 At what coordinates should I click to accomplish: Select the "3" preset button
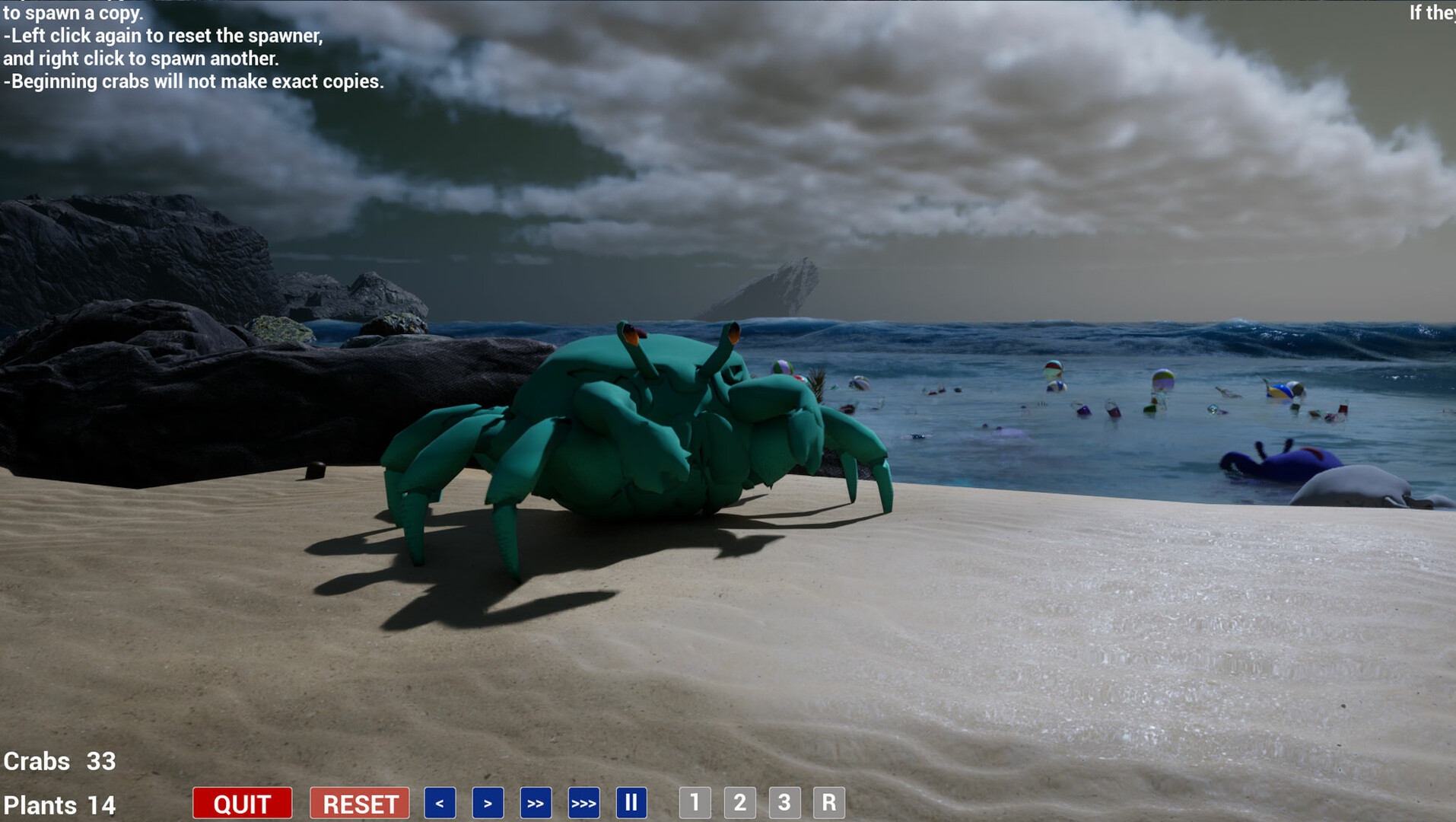[x=784, y=802]
